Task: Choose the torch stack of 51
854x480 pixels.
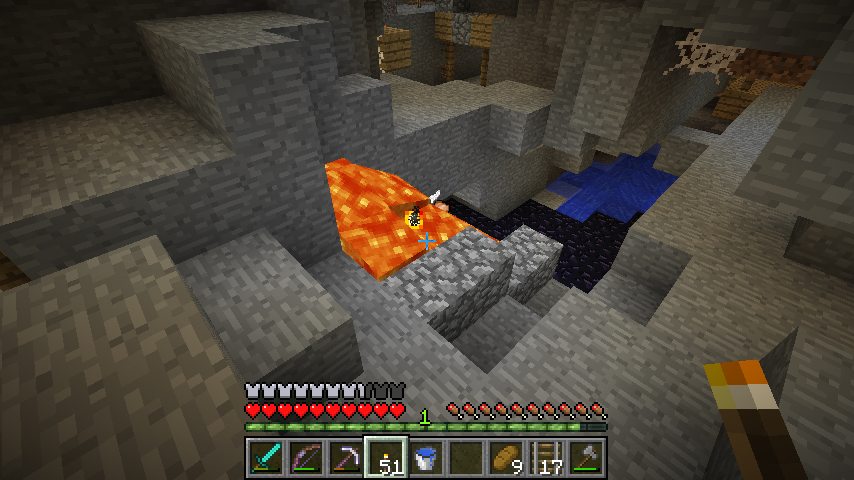Action: point(385,459)
